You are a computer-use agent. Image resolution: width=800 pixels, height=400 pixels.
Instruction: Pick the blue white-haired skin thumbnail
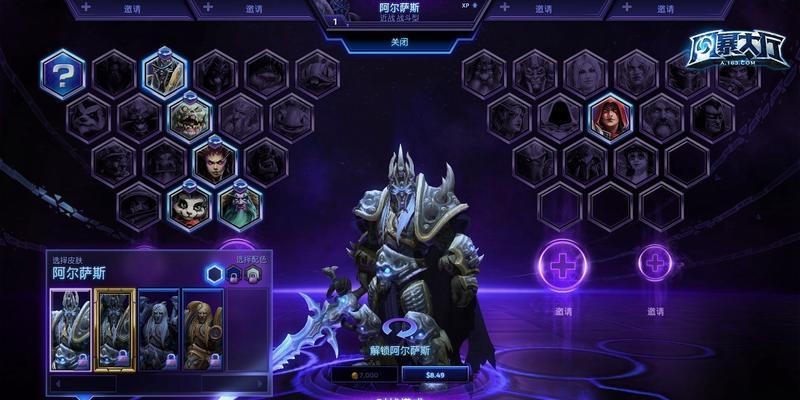tap(159, 329)
